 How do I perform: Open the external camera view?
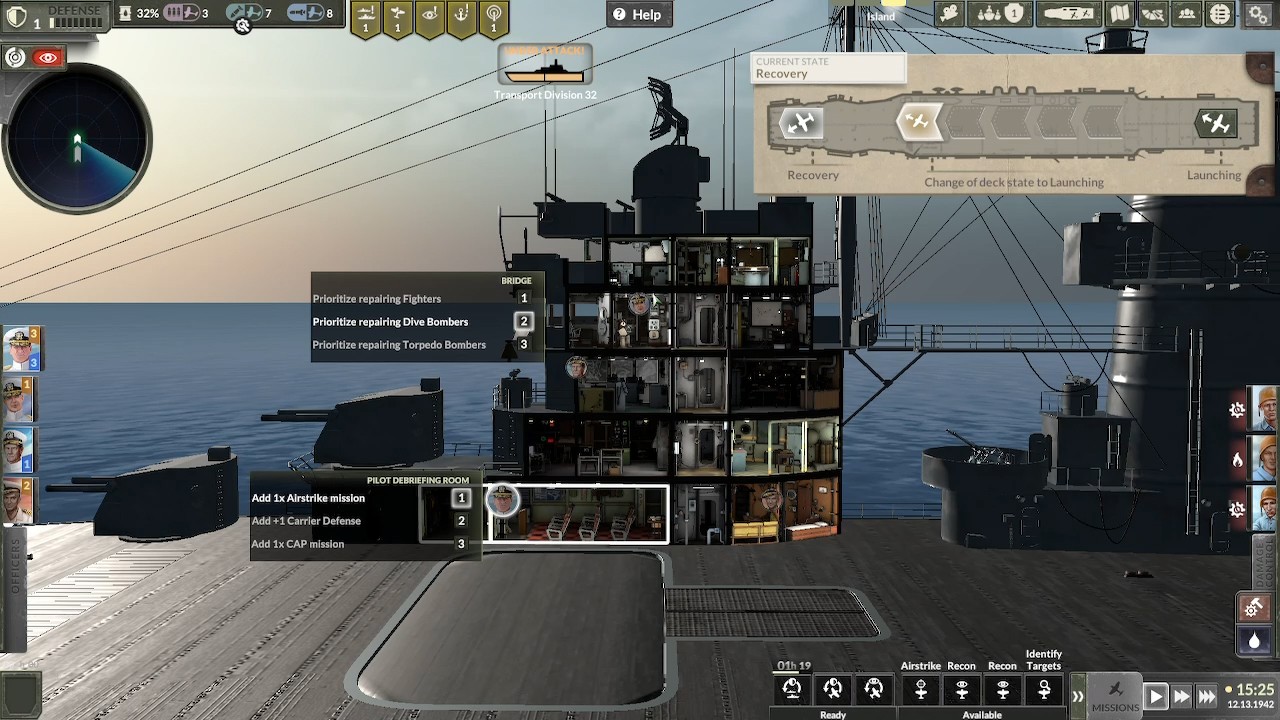(x=949, y=14)
